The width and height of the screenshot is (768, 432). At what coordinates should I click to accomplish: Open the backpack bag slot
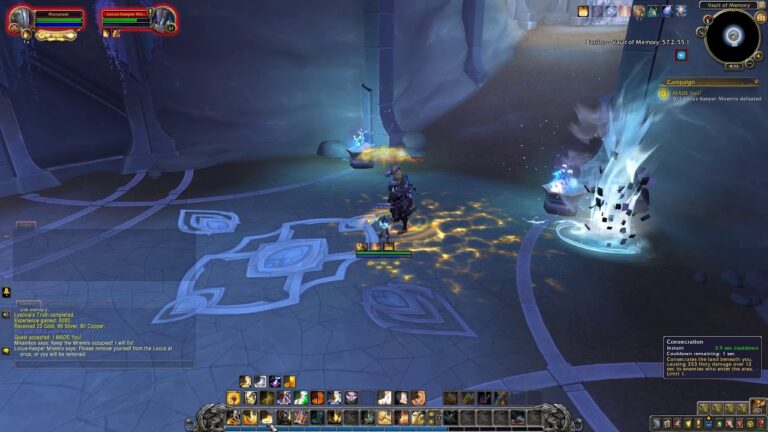[758, 407]
